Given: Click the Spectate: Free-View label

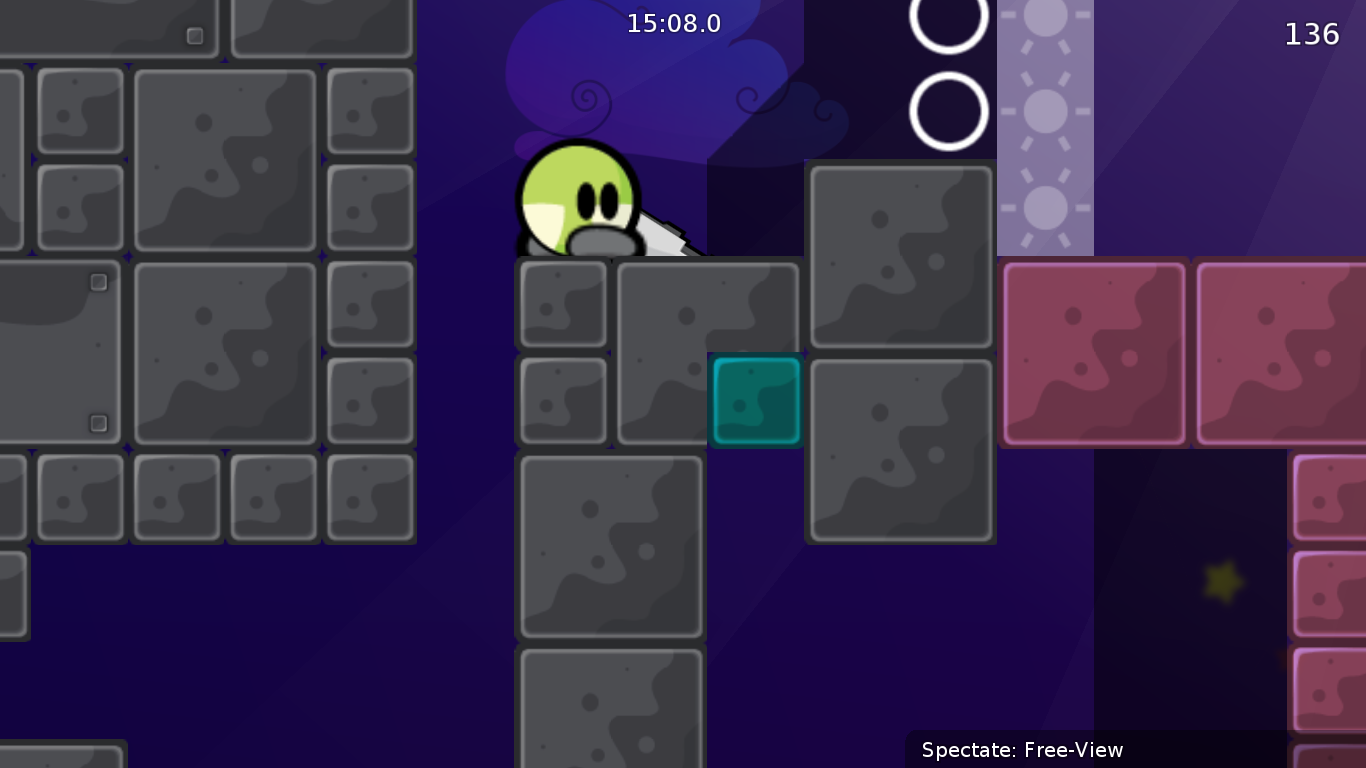Looking at the screenshot, I should [x=1022, y=750].
